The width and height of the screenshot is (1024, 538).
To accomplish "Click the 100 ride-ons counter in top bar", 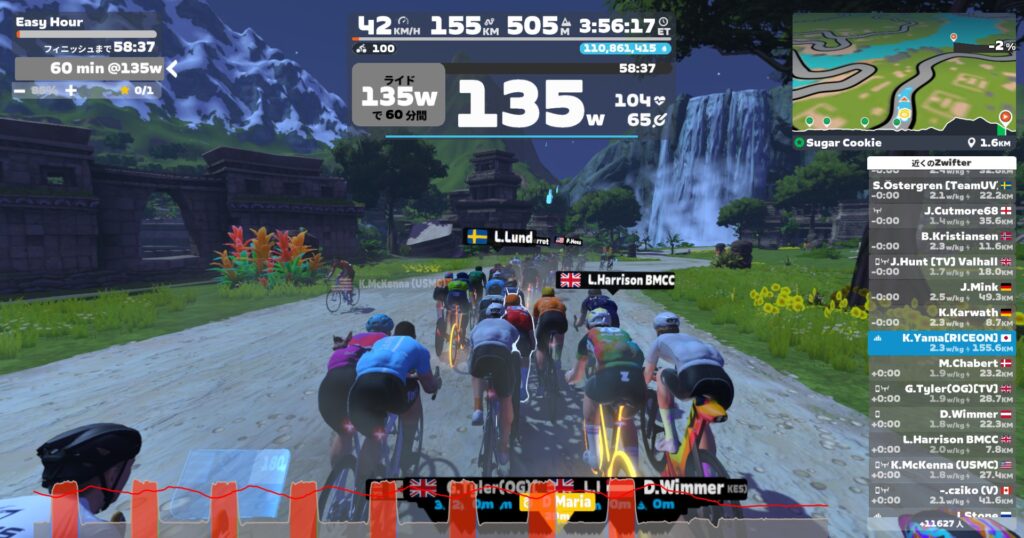I will (x=375, y=47).
